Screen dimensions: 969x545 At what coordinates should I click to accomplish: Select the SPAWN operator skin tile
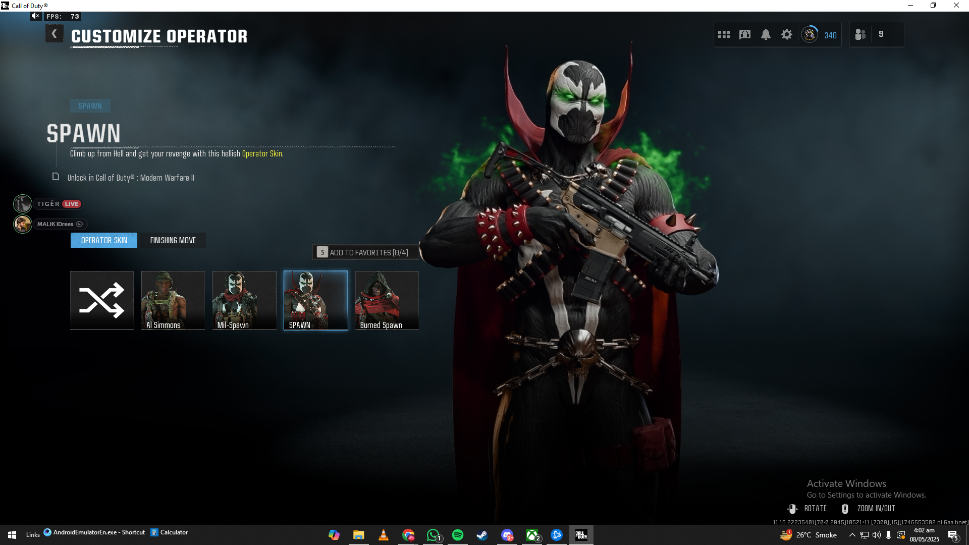(315, 300)
